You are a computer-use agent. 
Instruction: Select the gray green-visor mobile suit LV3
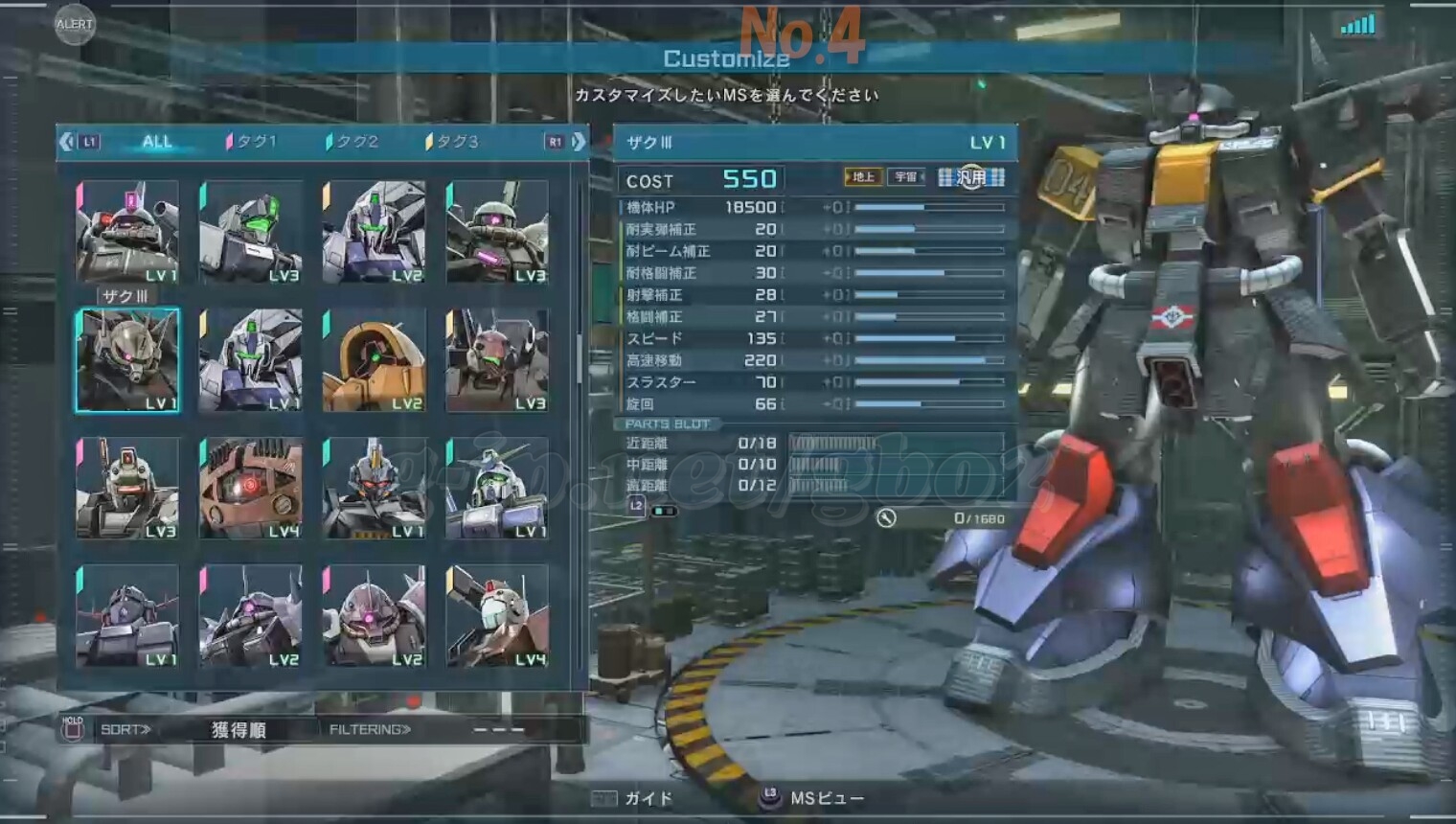pos(251,233)
